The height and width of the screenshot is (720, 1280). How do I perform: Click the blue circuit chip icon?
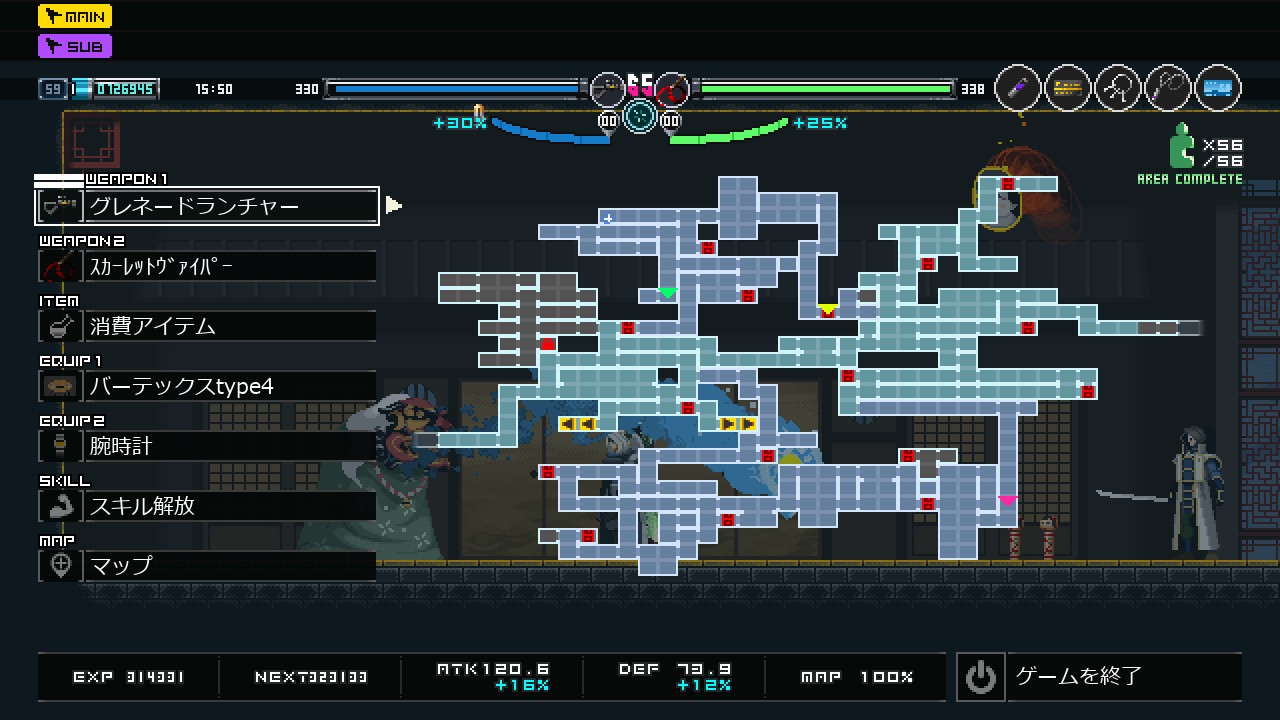tap(1218, 88)
